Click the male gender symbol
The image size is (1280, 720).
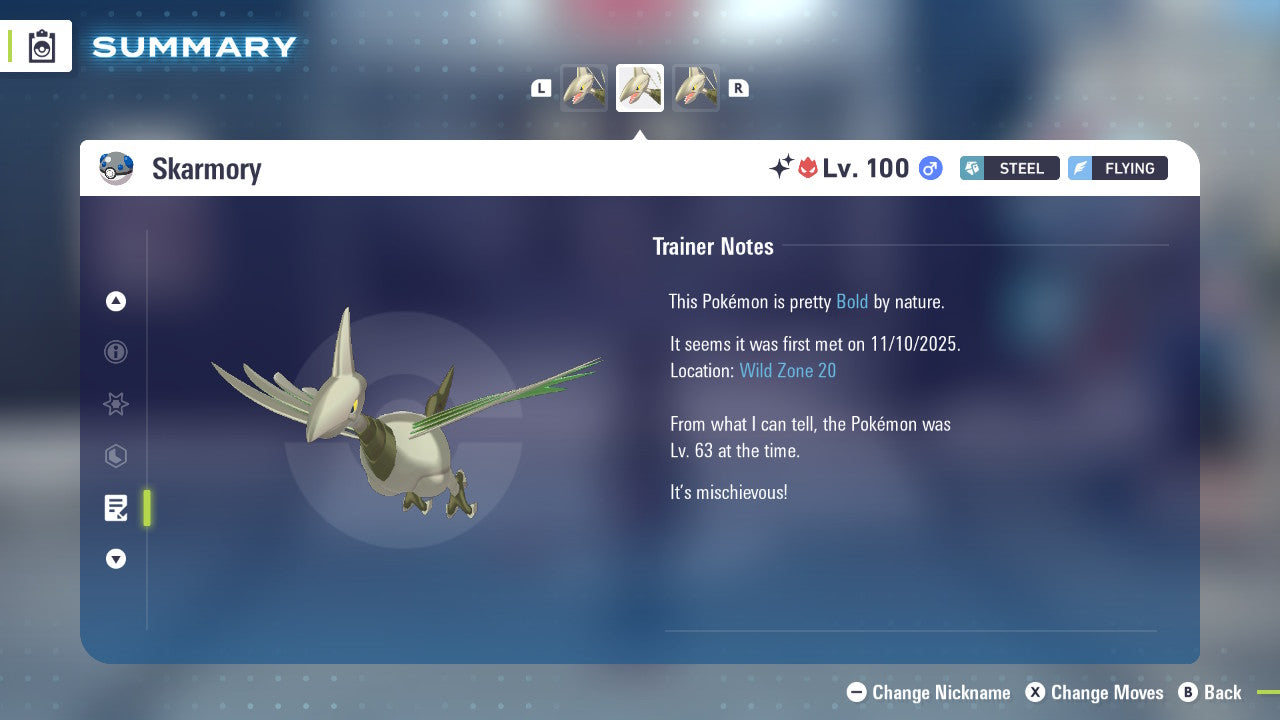[x=929, y=168]
